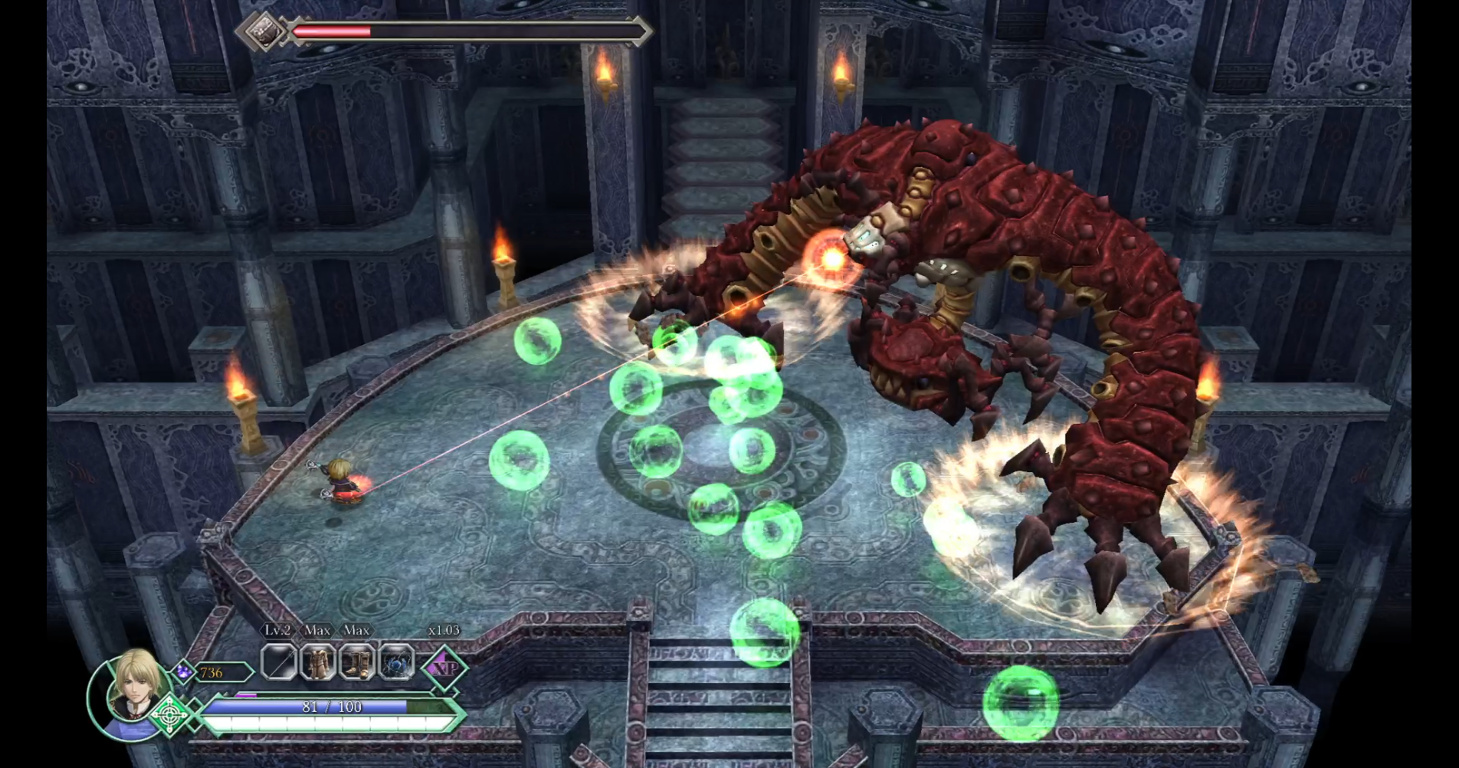The height and width of the screenshot is (768, 1459).
Task: Click the purple XP diamond icon
Action: coord(444,667)
